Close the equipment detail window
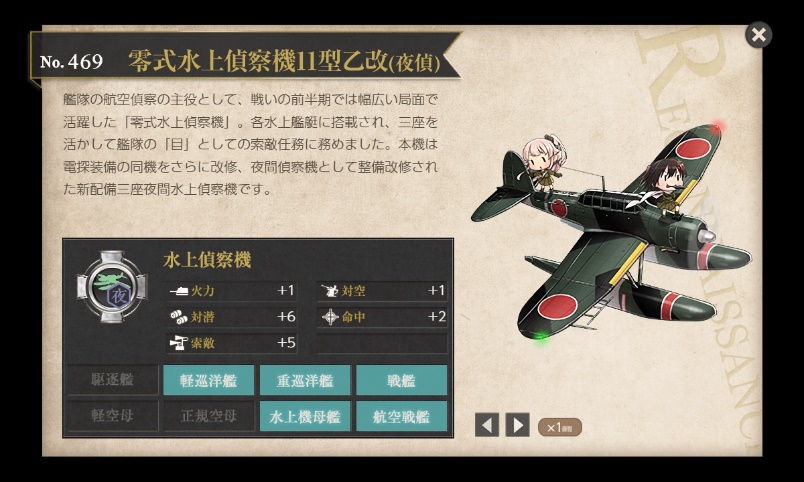The width and height of the screenshot is (804, 482). pos(759,35)
